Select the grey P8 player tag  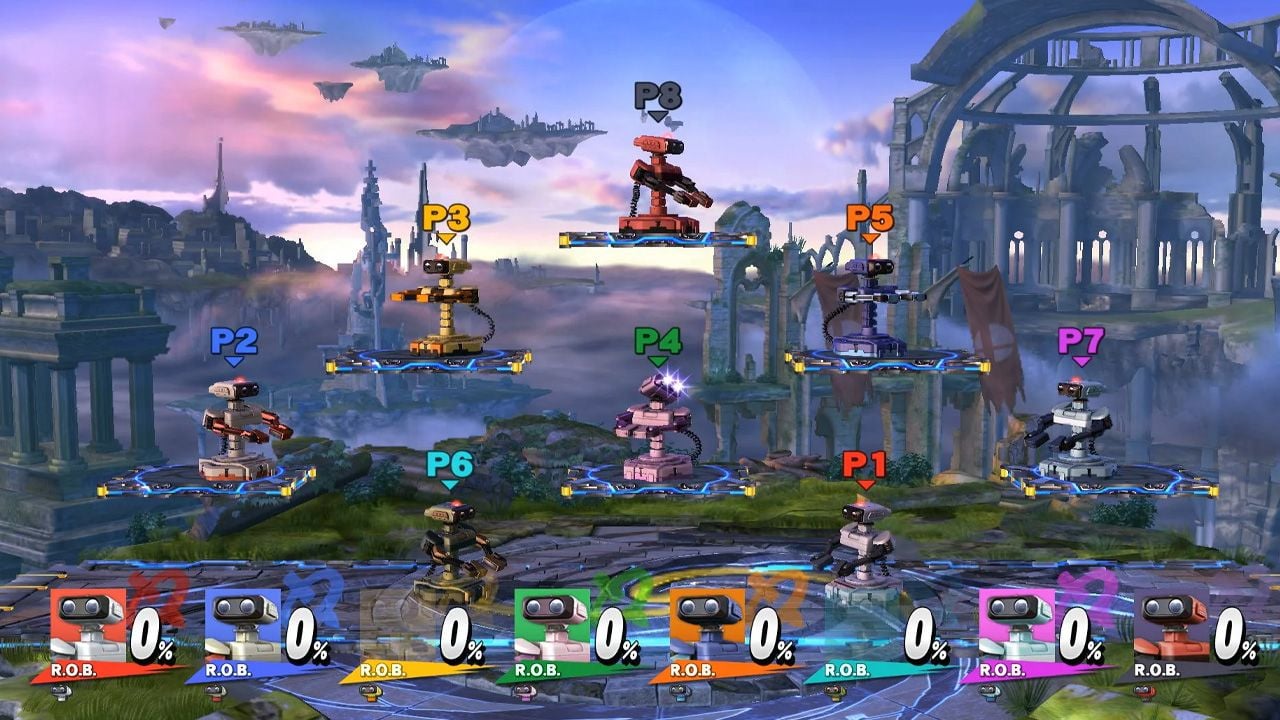click(x=657, y=96)
